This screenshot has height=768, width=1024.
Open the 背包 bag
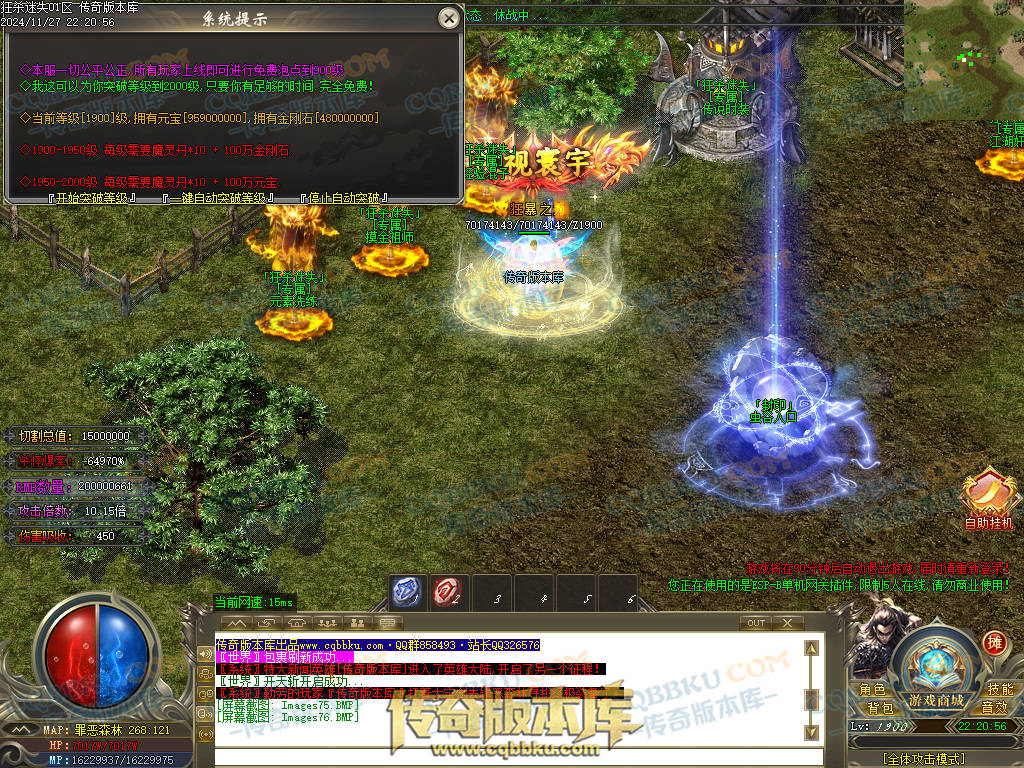pyautogui.click(x=880, y=708)
